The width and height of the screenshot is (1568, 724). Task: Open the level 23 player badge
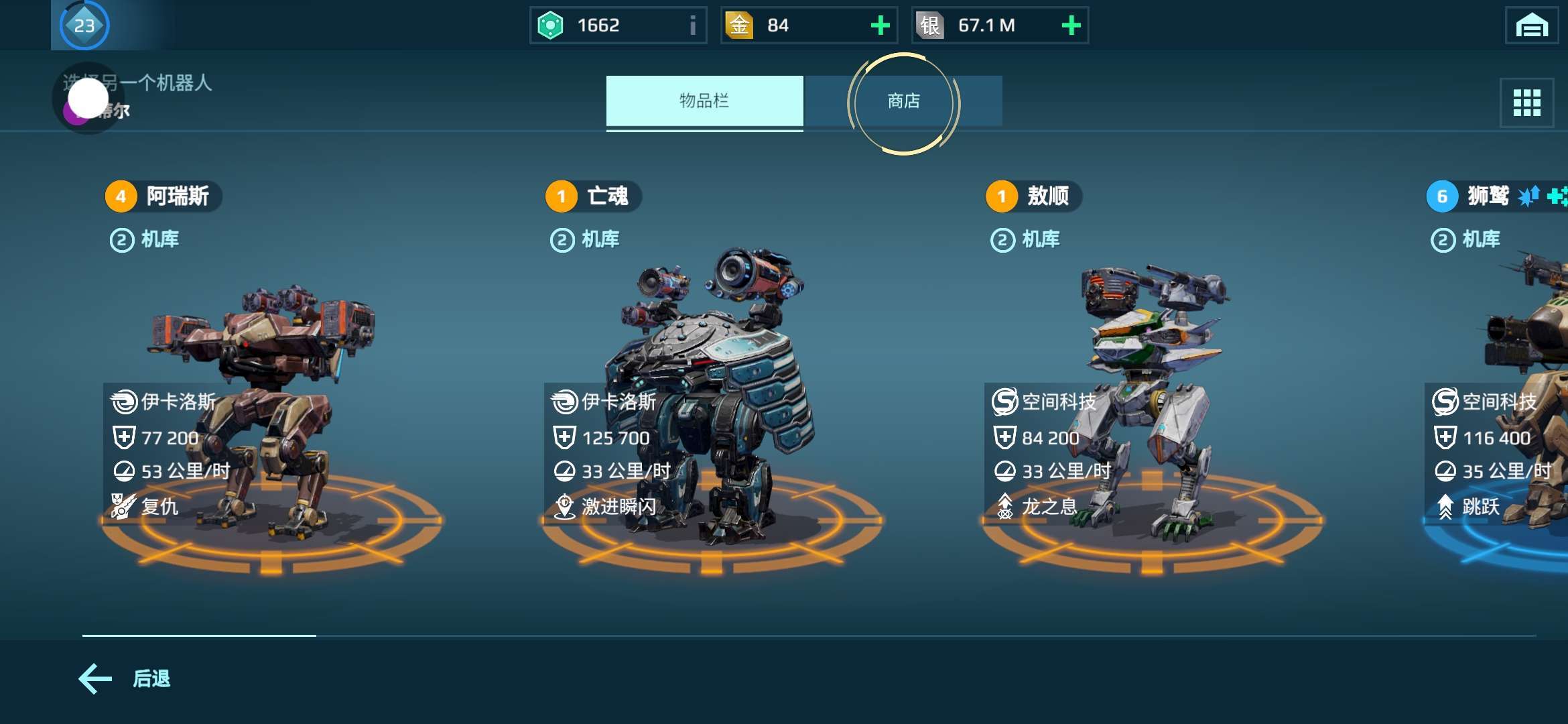(x=84, y=25)
